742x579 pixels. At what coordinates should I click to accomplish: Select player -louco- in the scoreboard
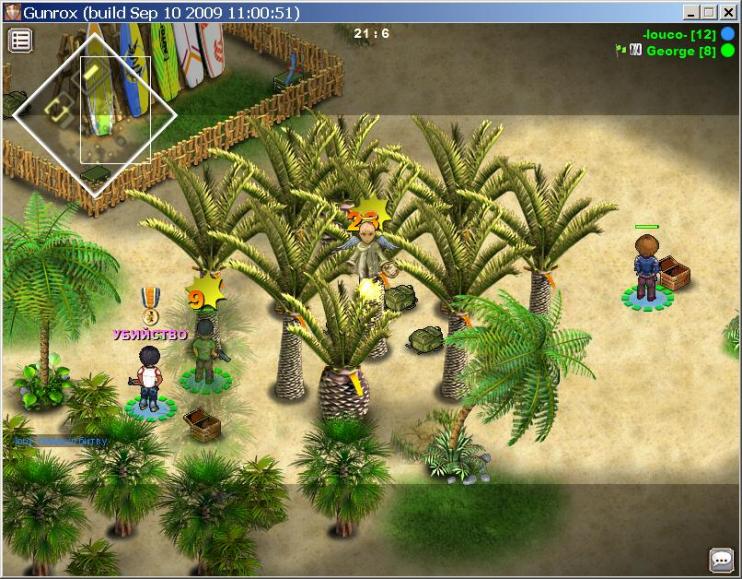[x=679, y=35]
